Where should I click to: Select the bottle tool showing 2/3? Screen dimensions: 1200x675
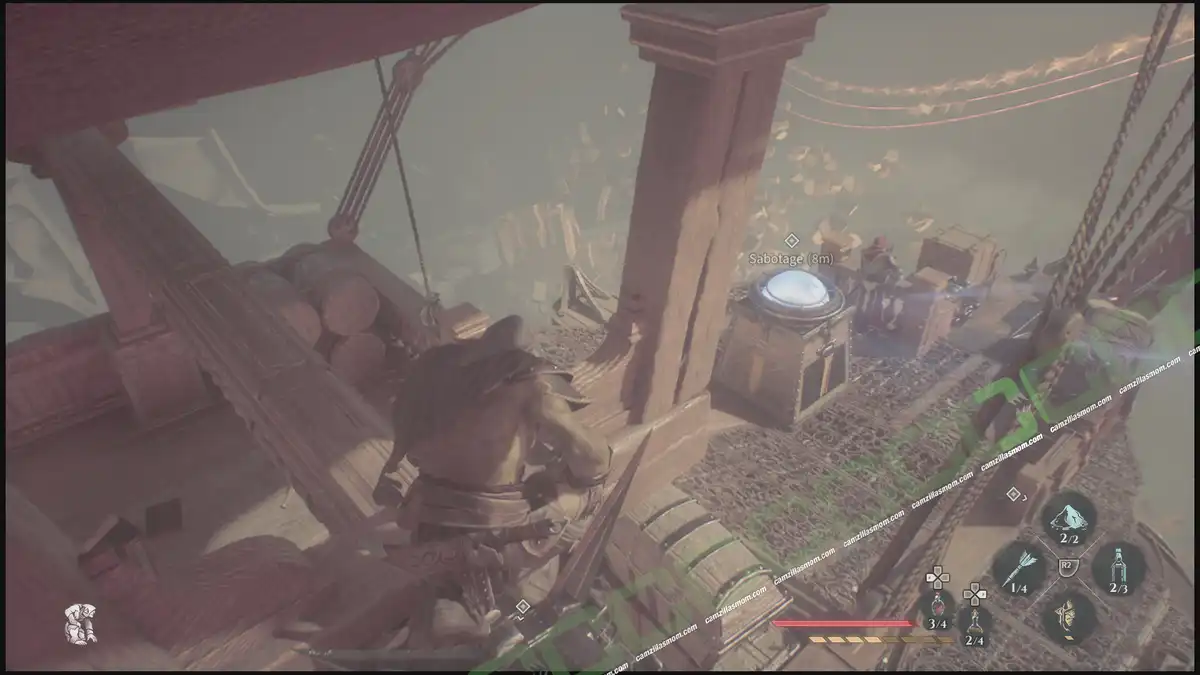click(1118, 568)
